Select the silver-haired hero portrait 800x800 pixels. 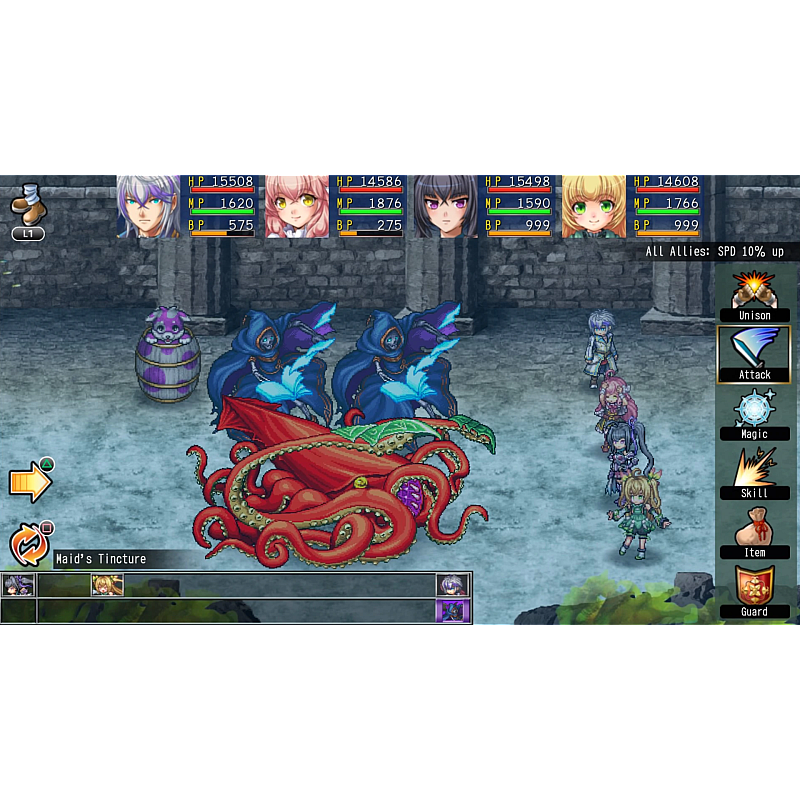coord(149,207)
